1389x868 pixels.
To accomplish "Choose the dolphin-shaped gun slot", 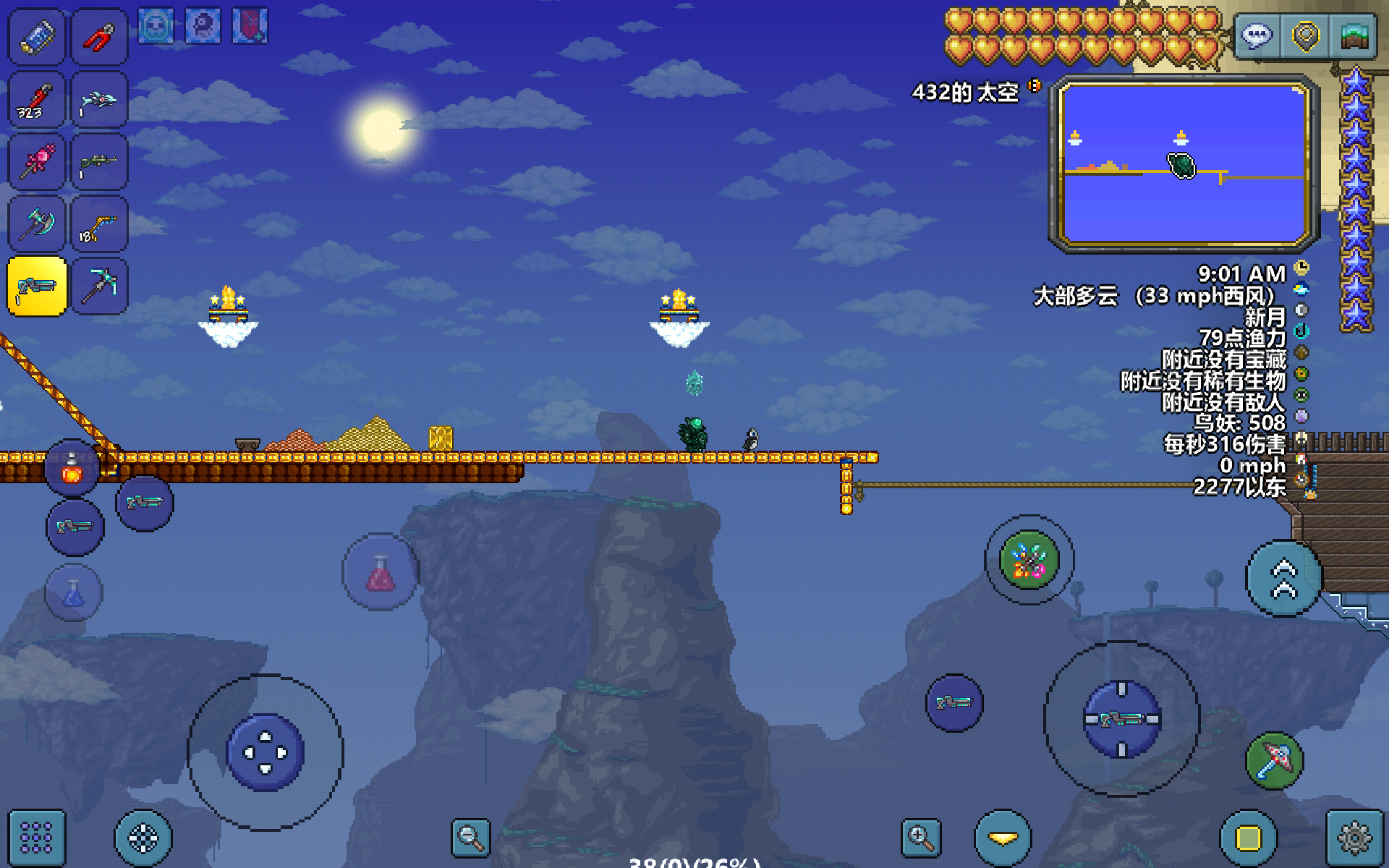I will pyautogui.click(x=100, y=100).
